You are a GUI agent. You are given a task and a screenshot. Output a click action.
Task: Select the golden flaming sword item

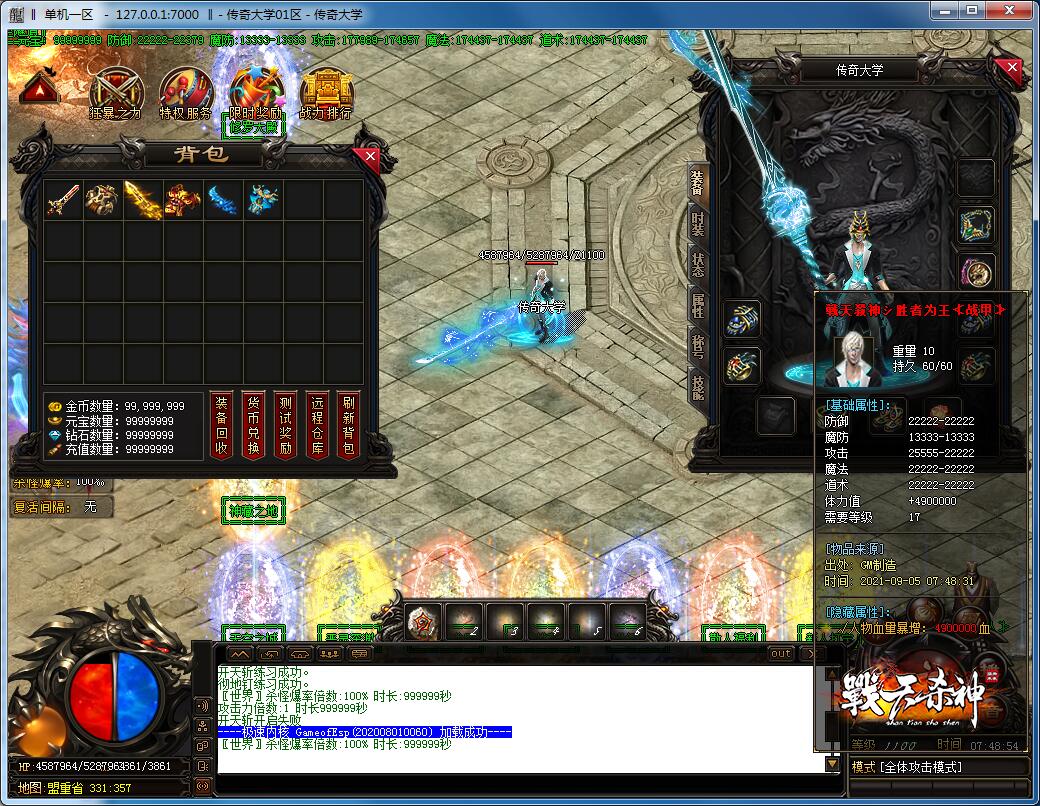[143, 200]
